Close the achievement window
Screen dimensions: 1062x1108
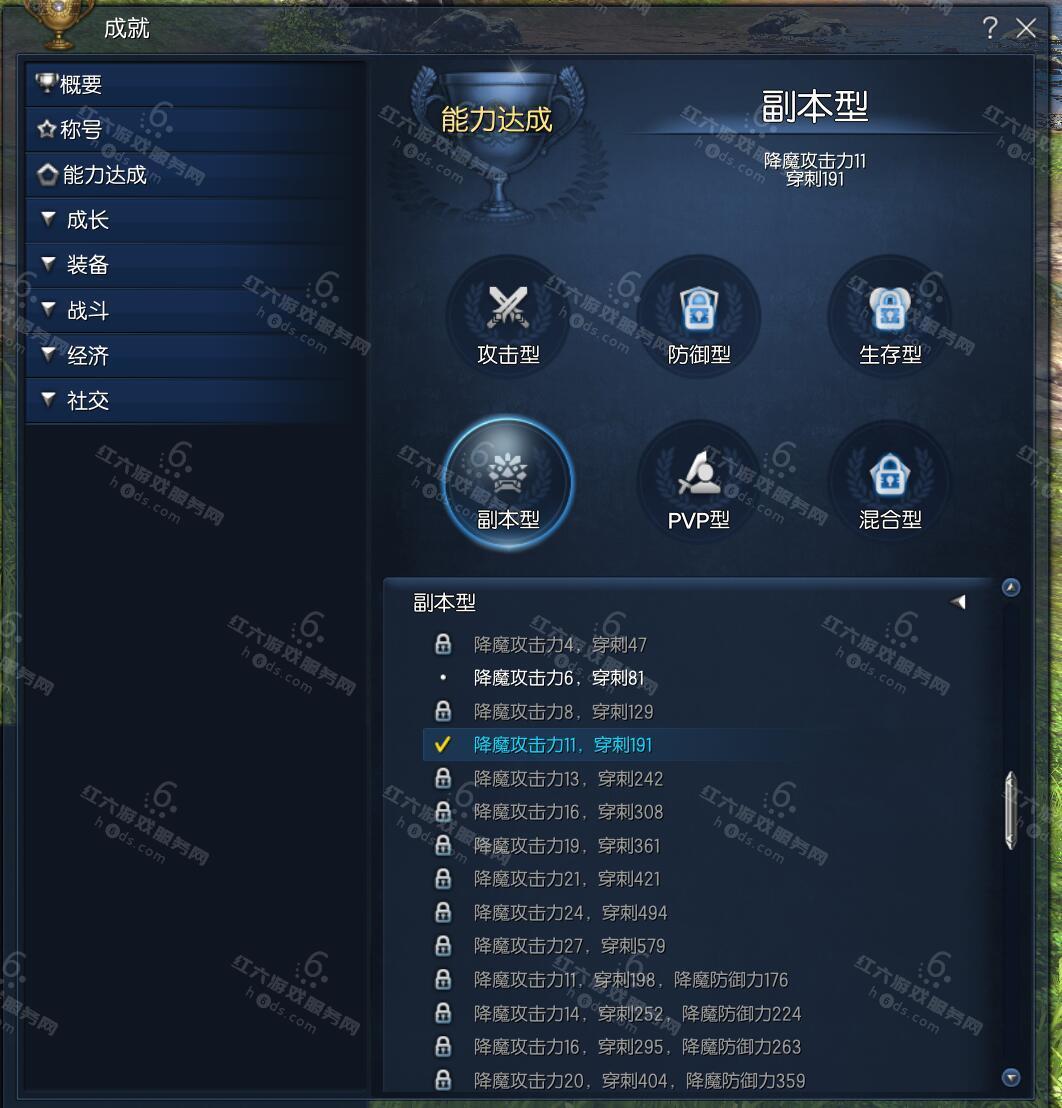(1026, 28)
